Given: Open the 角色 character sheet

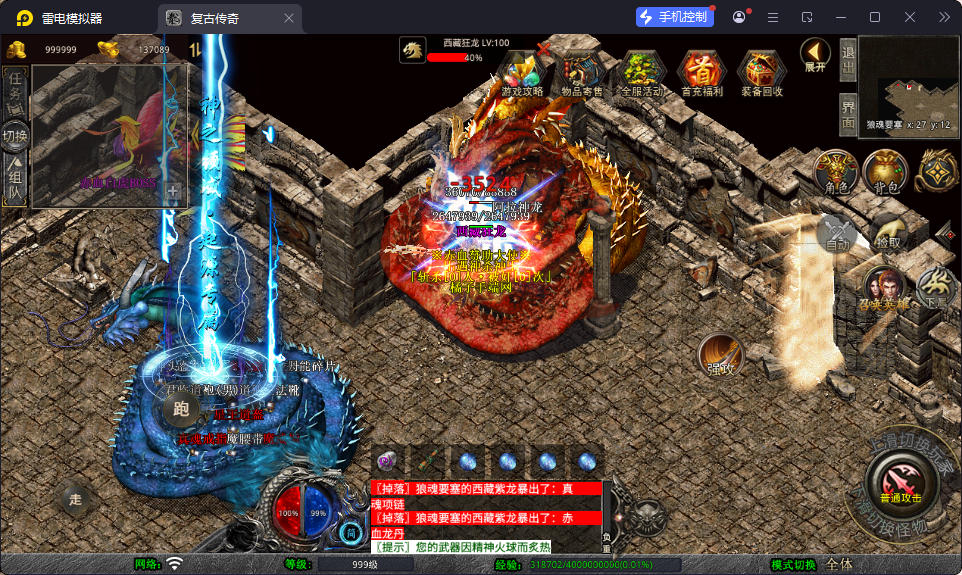Looking at the screenshot, I should (x=836, y=174).
